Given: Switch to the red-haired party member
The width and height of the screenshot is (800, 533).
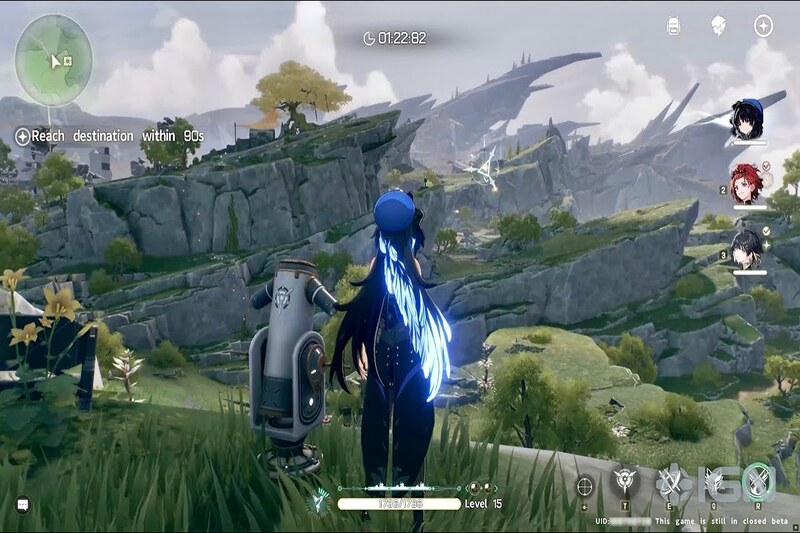Looking at the screenshot, I should tap(748, 183).
